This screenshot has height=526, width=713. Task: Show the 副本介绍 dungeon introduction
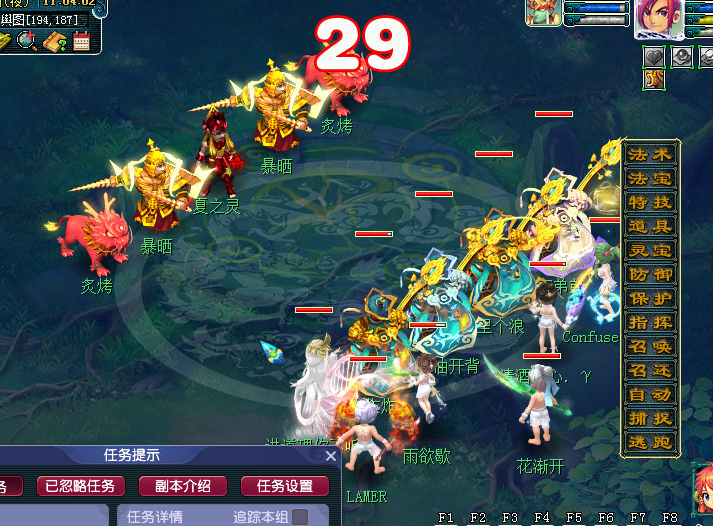point(183,487)
